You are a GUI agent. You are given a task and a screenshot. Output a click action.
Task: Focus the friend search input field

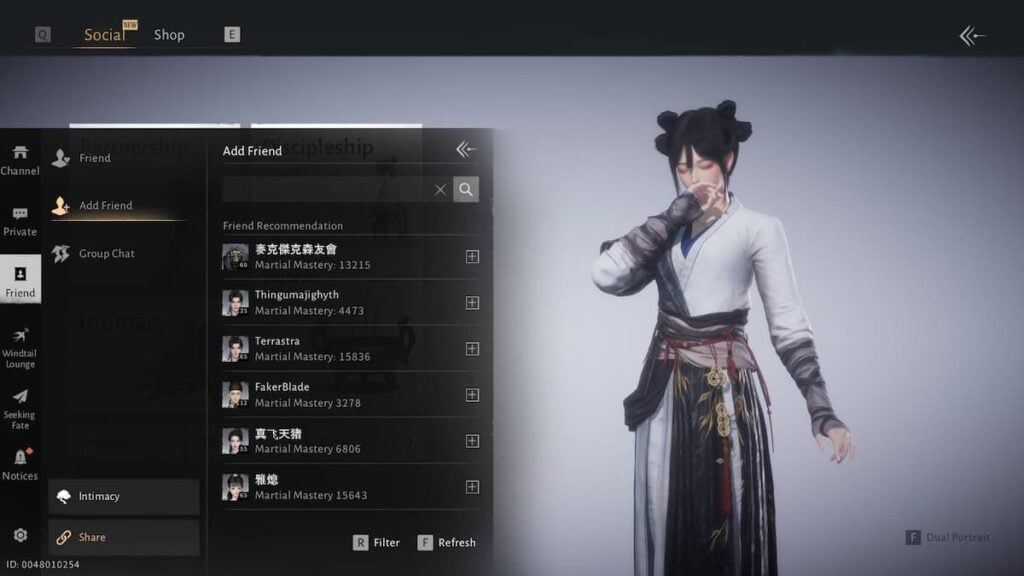(326, 190)
